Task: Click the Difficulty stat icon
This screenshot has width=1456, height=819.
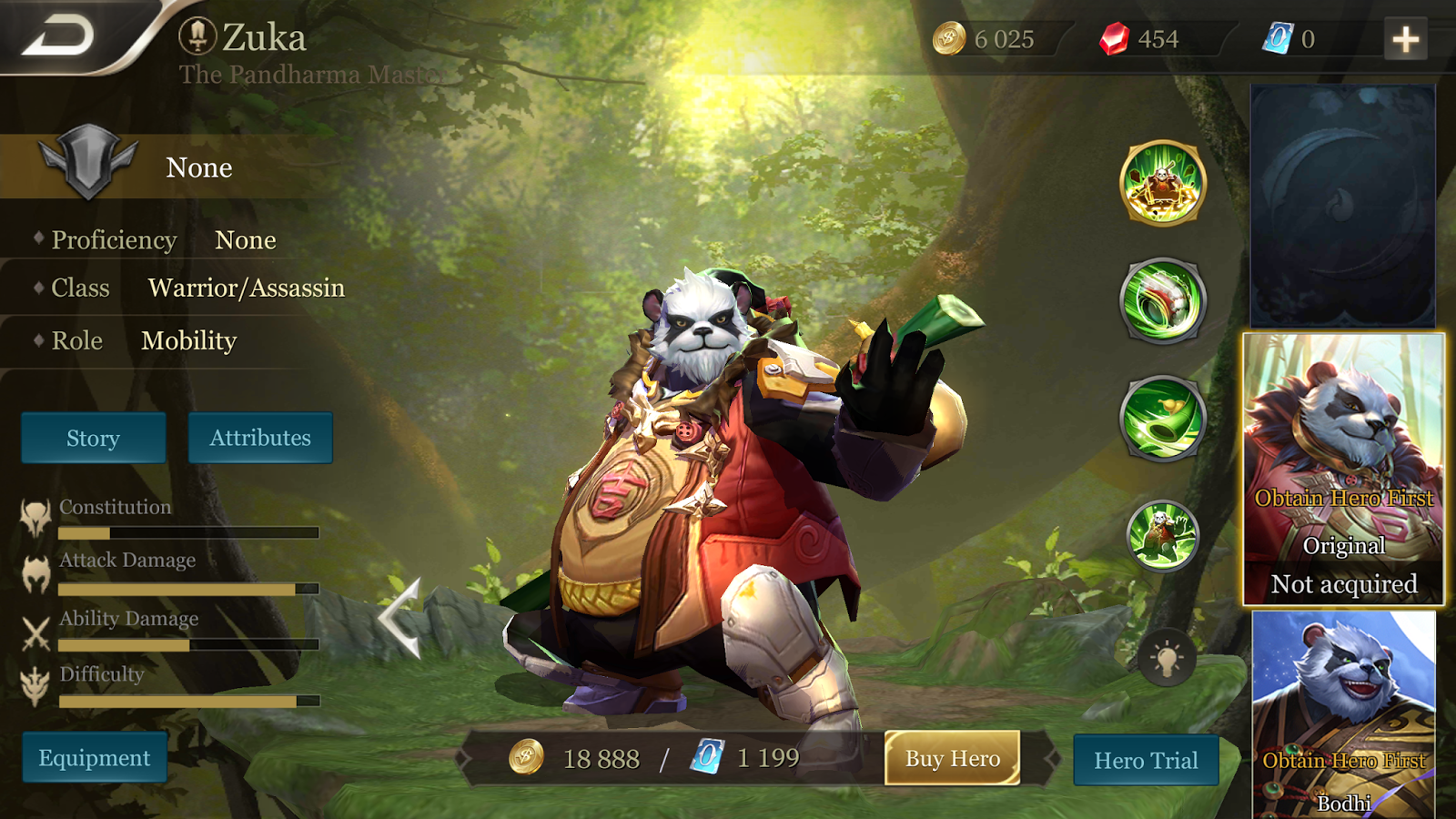Action: [x=35, y=689]
